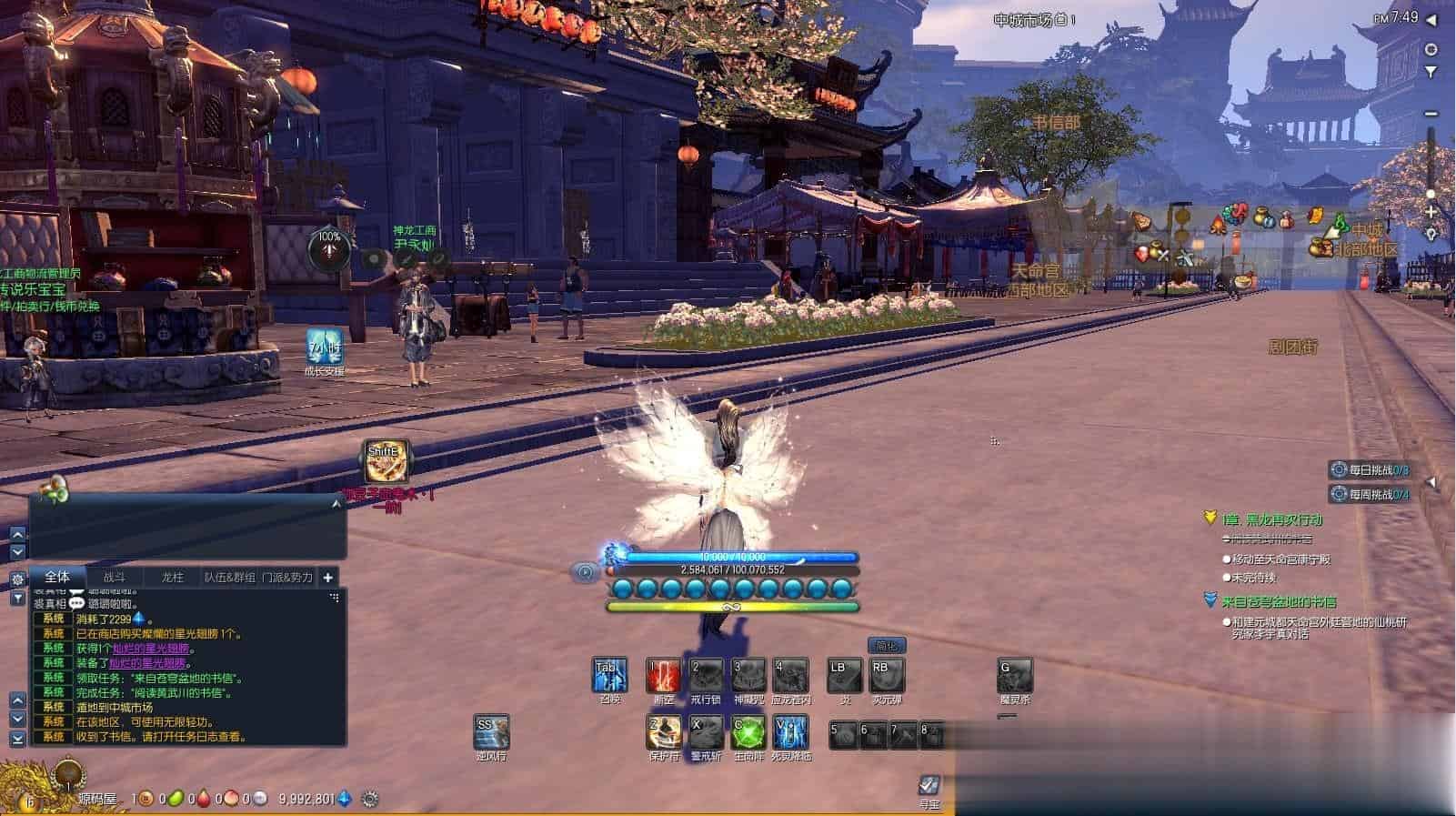
Task: Open the 门派&势力 chat tab
Action: (x=286, y=577)
